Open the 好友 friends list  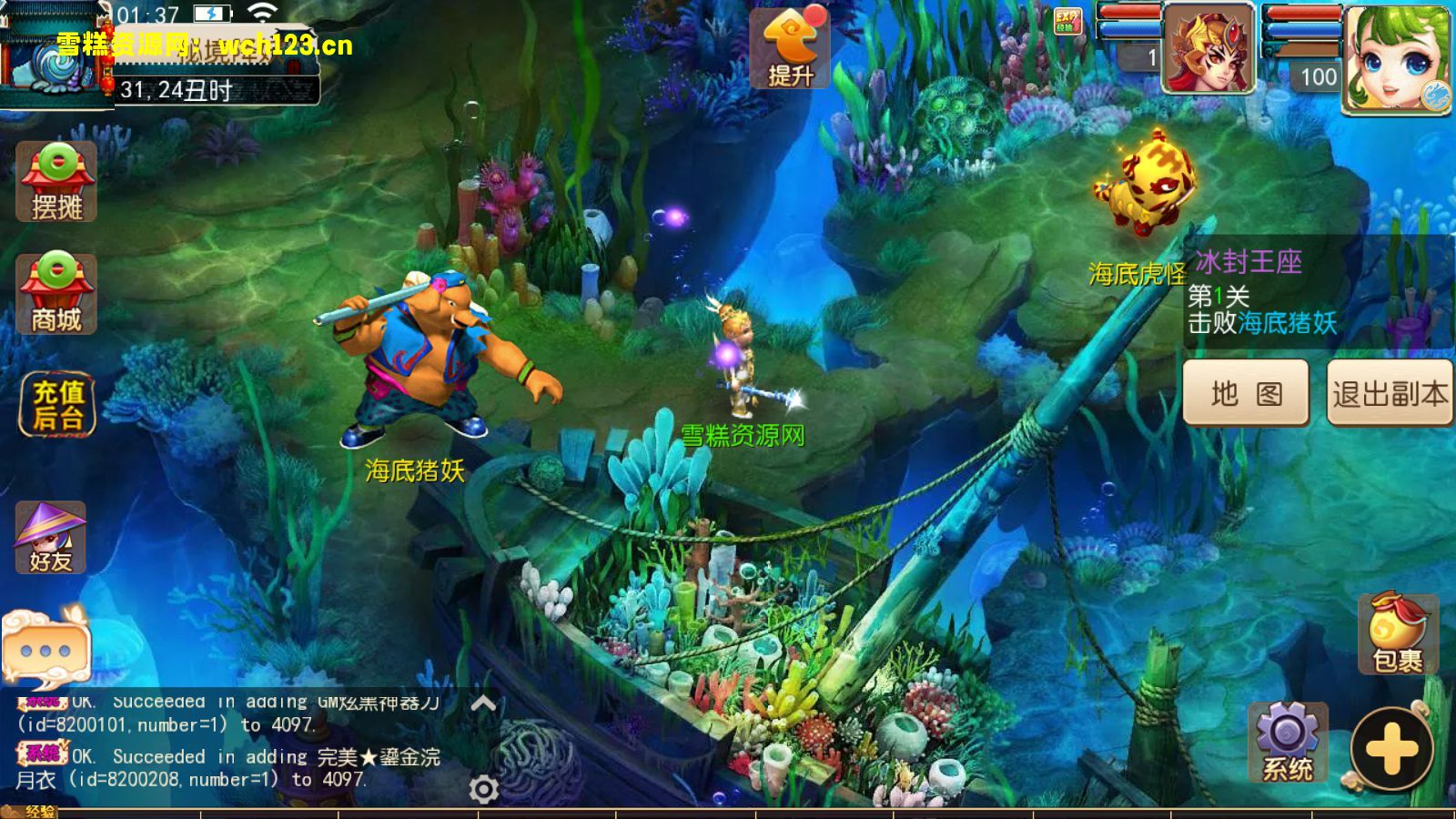[x=51, y=538]
